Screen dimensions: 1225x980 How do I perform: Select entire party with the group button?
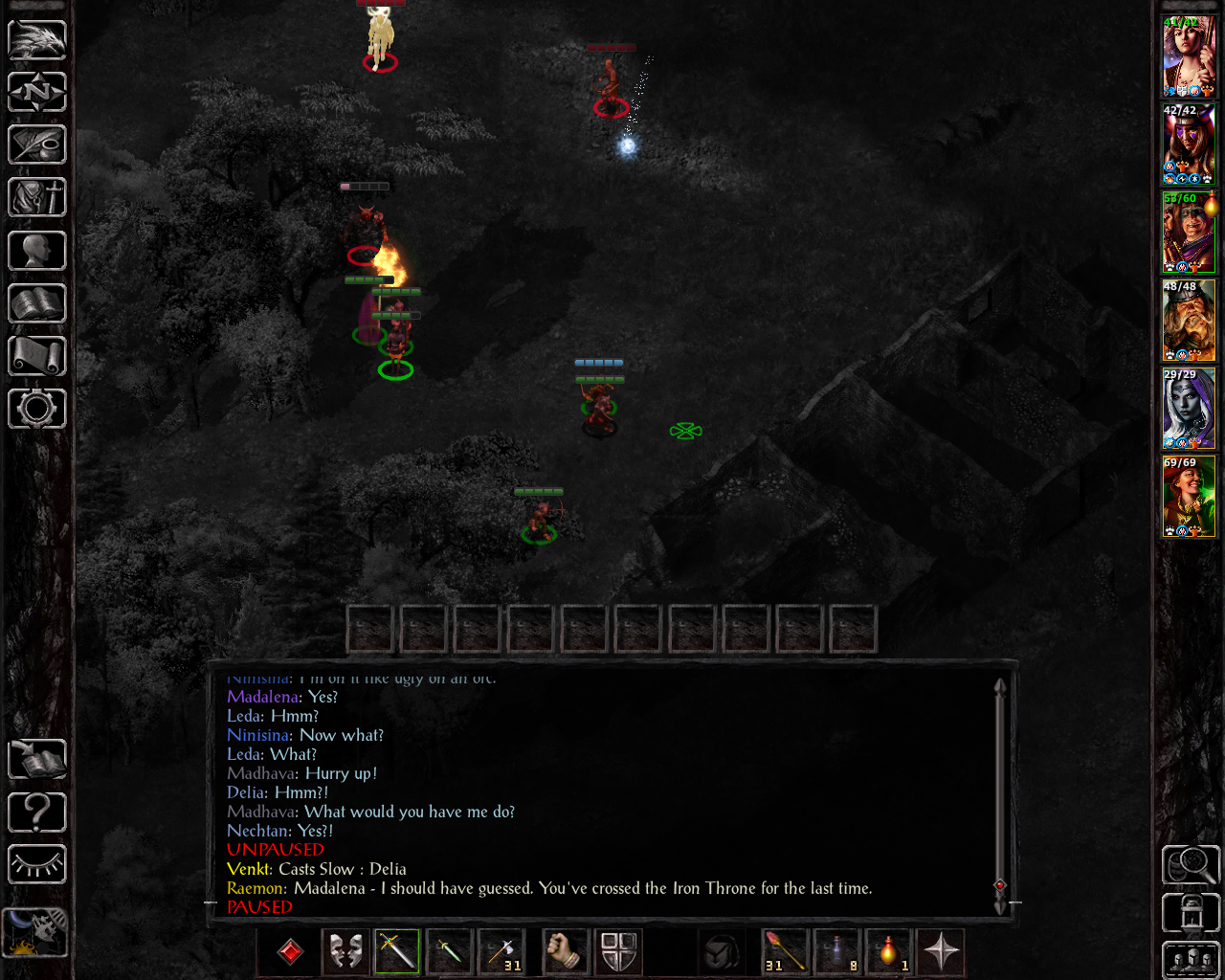pyautogui.click(x=1191, y=959)
